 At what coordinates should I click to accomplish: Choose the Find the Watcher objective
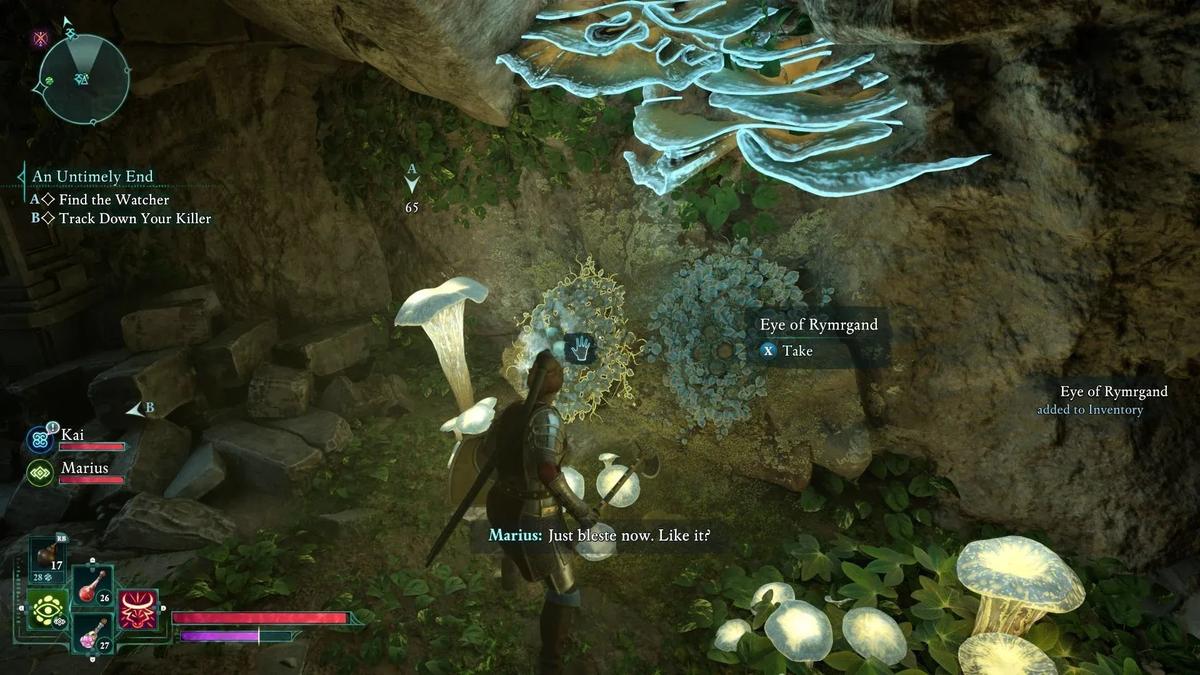click(x=113, y=199)
